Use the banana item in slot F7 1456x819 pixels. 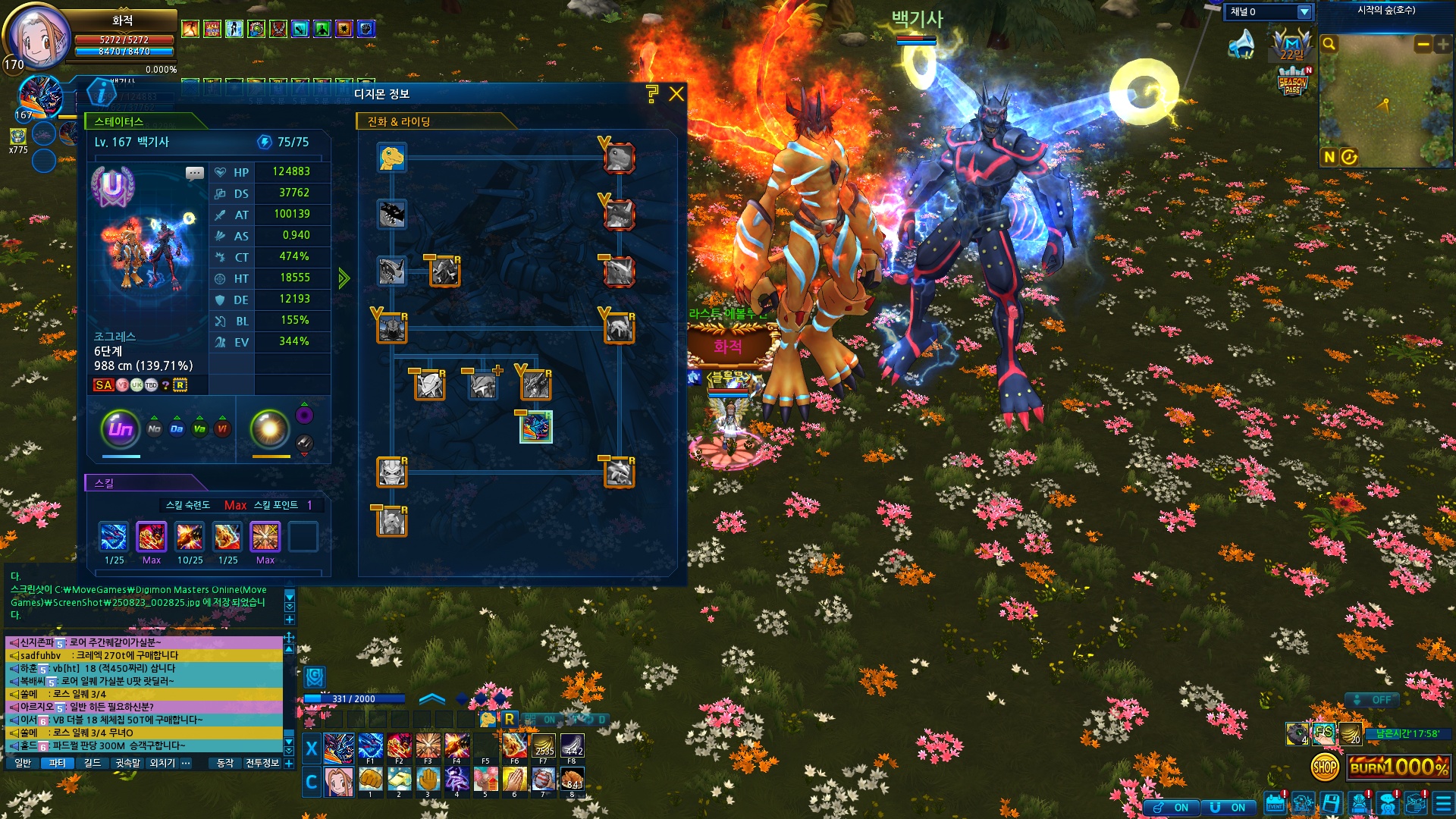pyautogui.click(x=543, y=746)
